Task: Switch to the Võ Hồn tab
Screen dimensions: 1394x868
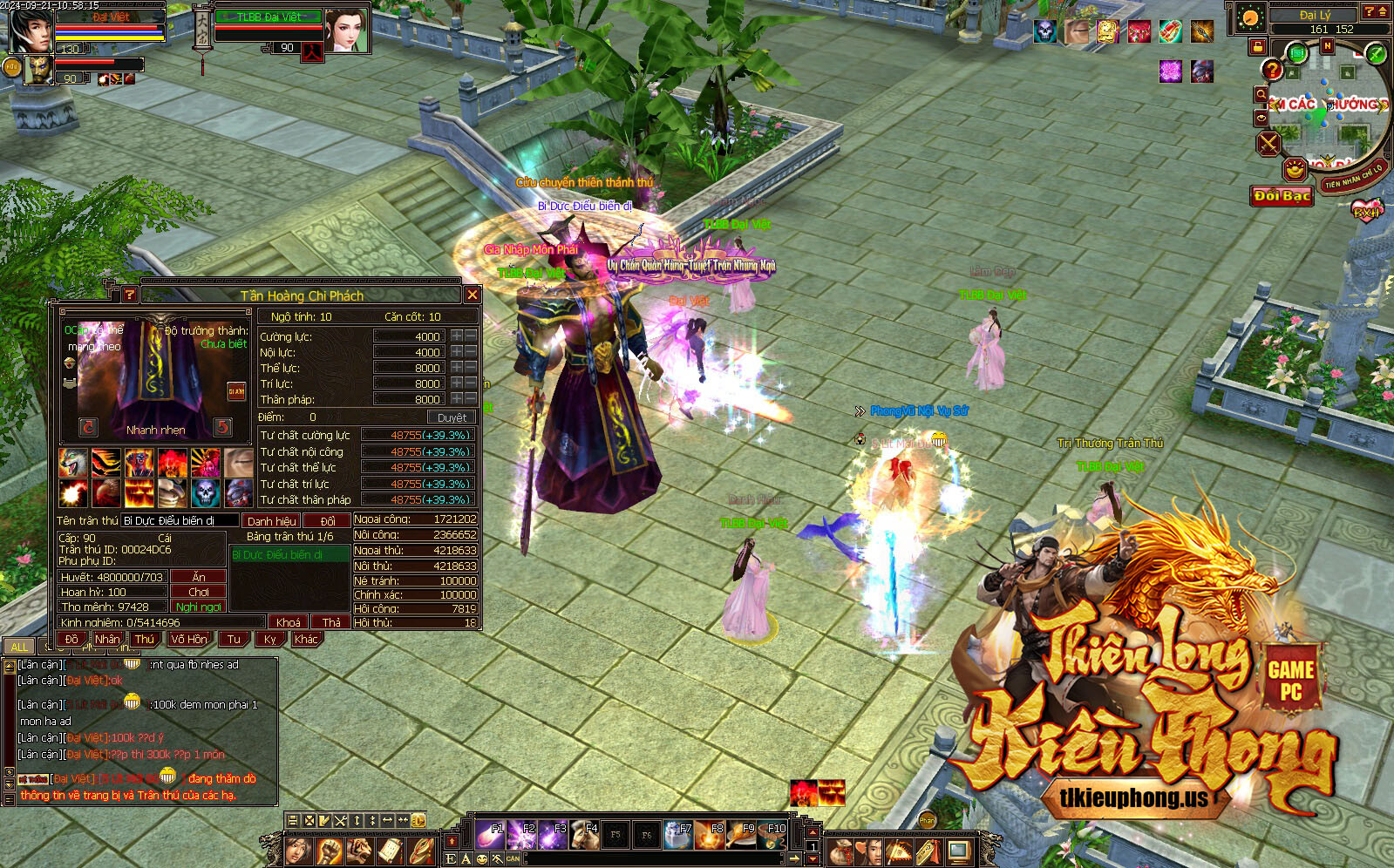Action: pos(189,639)
